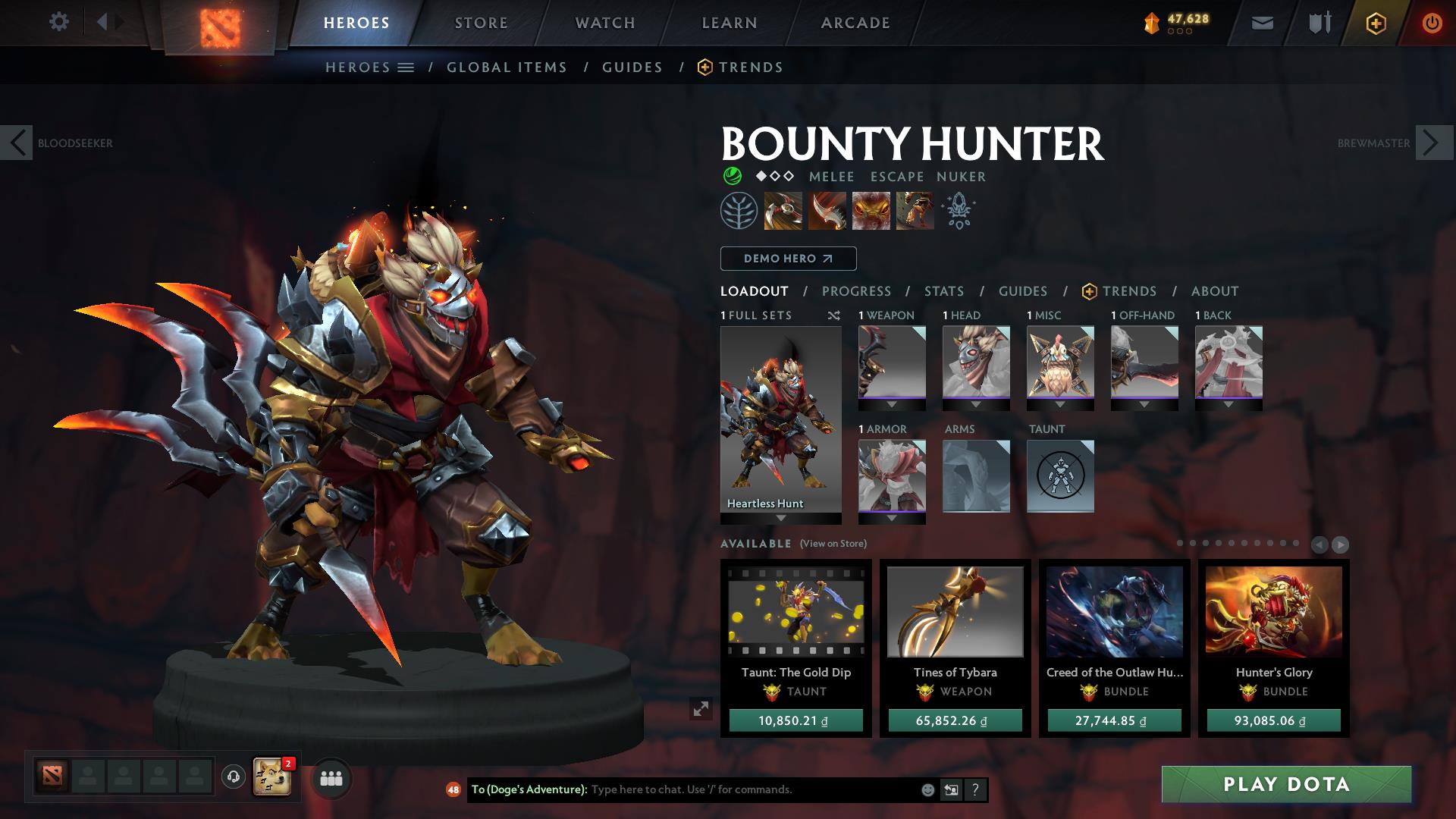Switch to the STATS tab
Screen dimensions: 1456x819
(x=943, y=290)
